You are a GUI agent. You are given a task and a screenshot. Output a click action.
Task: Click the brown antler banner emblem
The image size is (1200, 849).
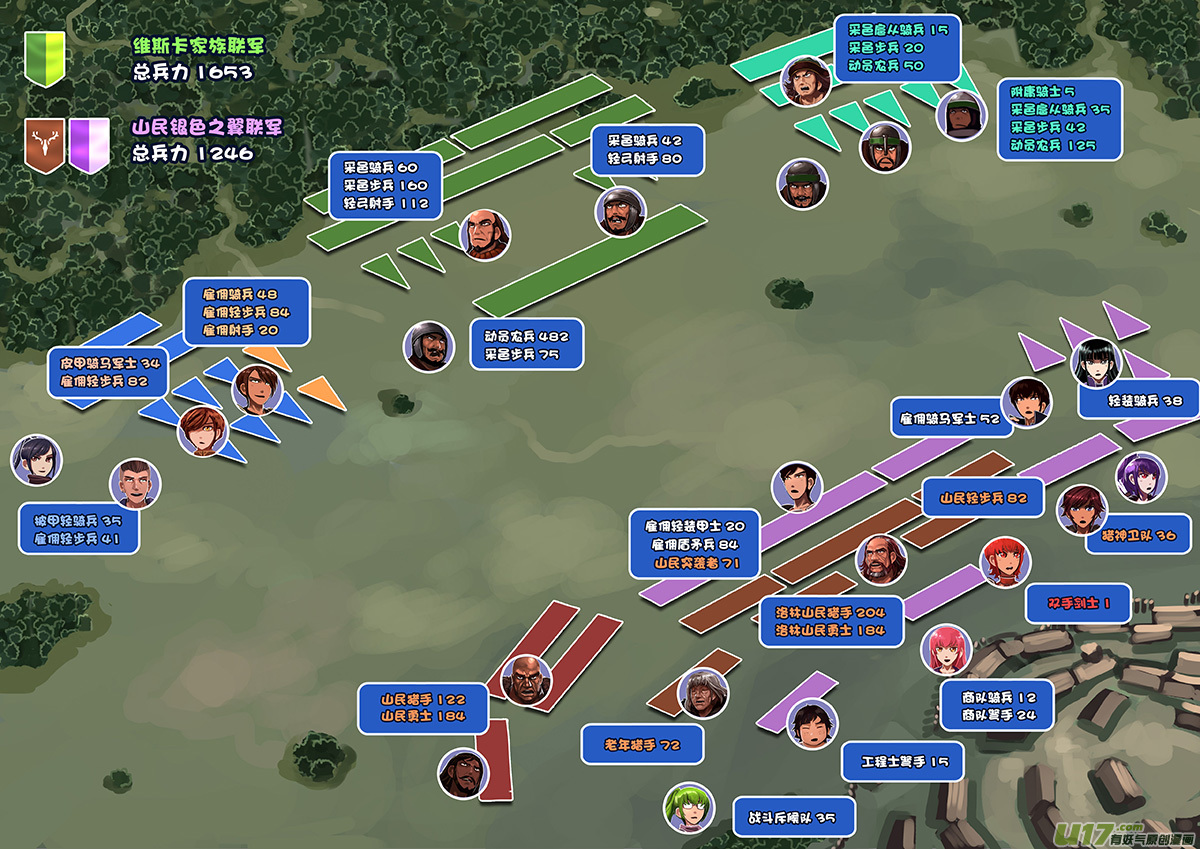point(44,144)
